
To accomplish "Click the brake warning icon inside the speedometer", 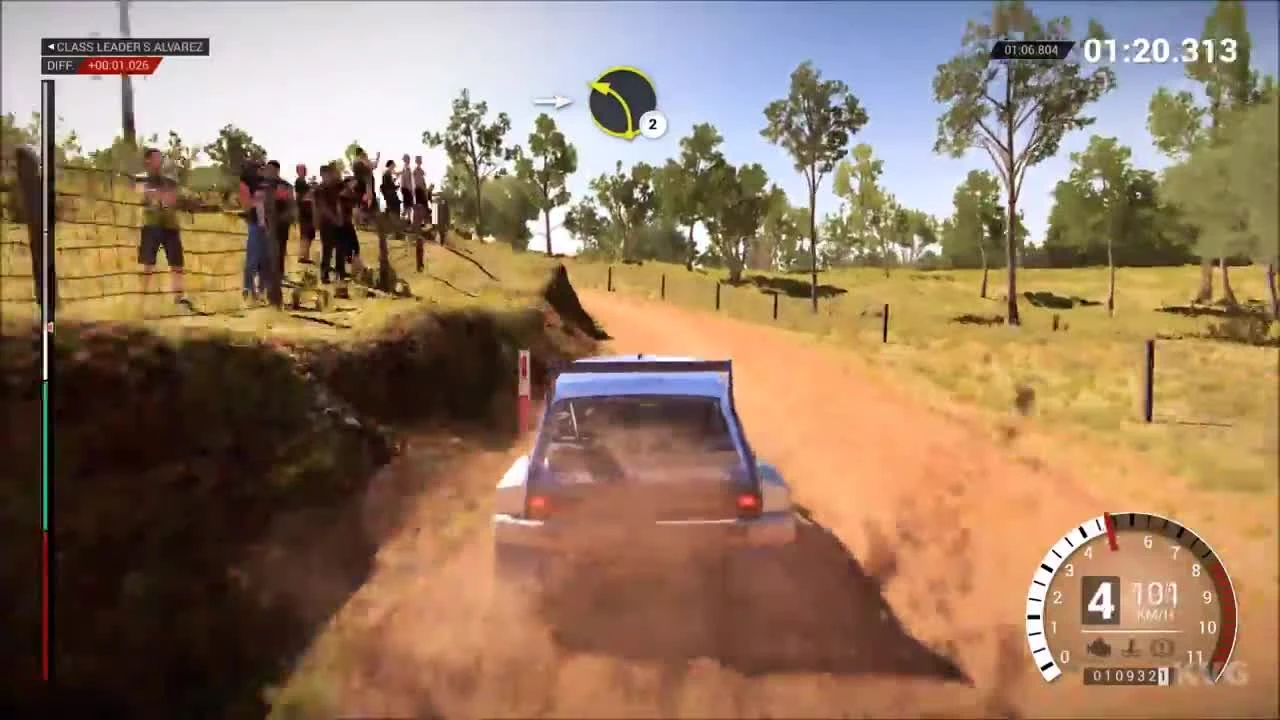I will 1160,645.
